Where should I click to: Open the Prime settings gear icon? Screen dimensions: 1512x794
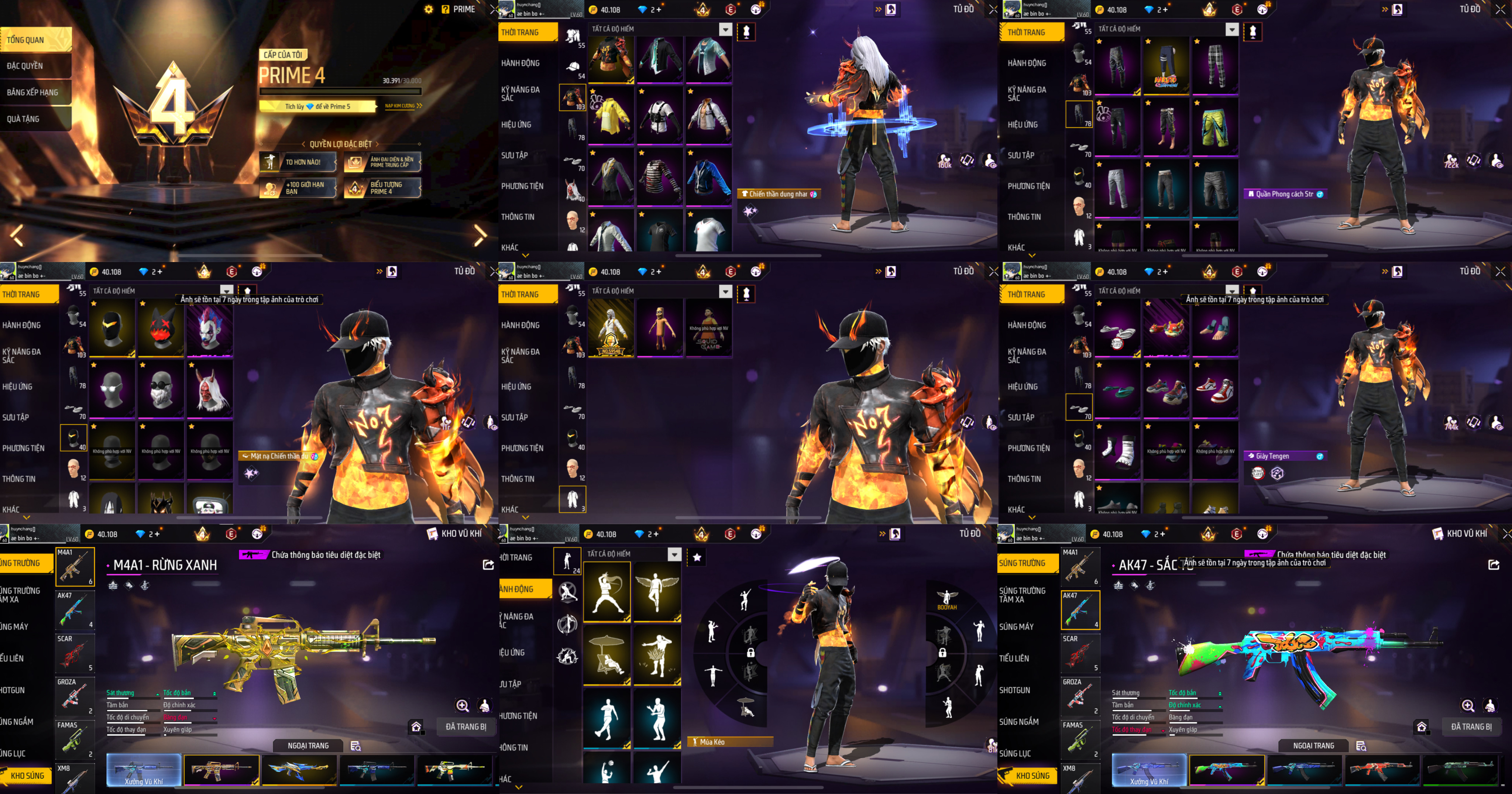tap(429, 9)
